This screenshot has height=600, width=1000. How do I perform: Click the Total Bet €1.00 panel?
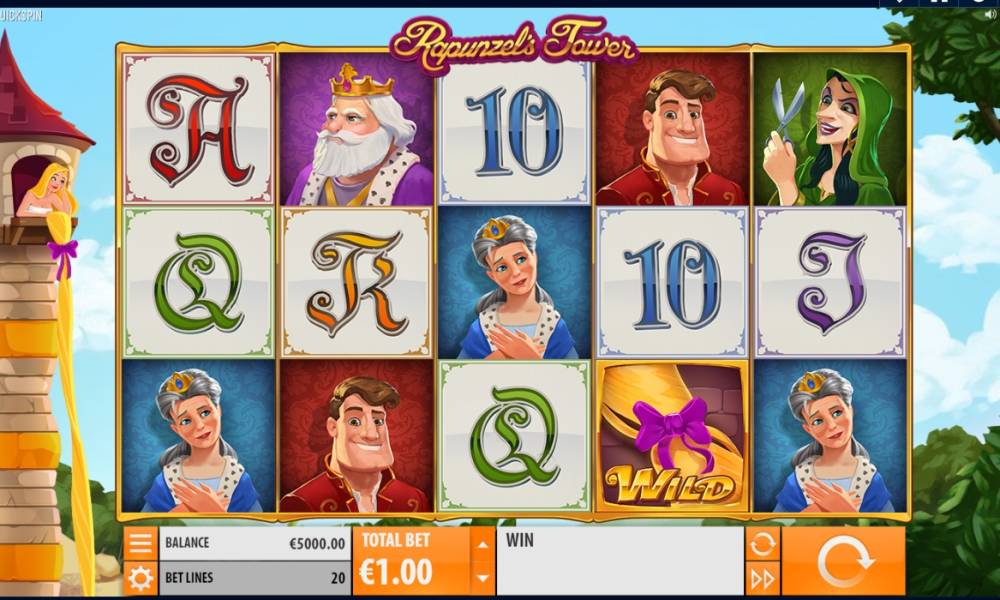click(x=411, y=561)
